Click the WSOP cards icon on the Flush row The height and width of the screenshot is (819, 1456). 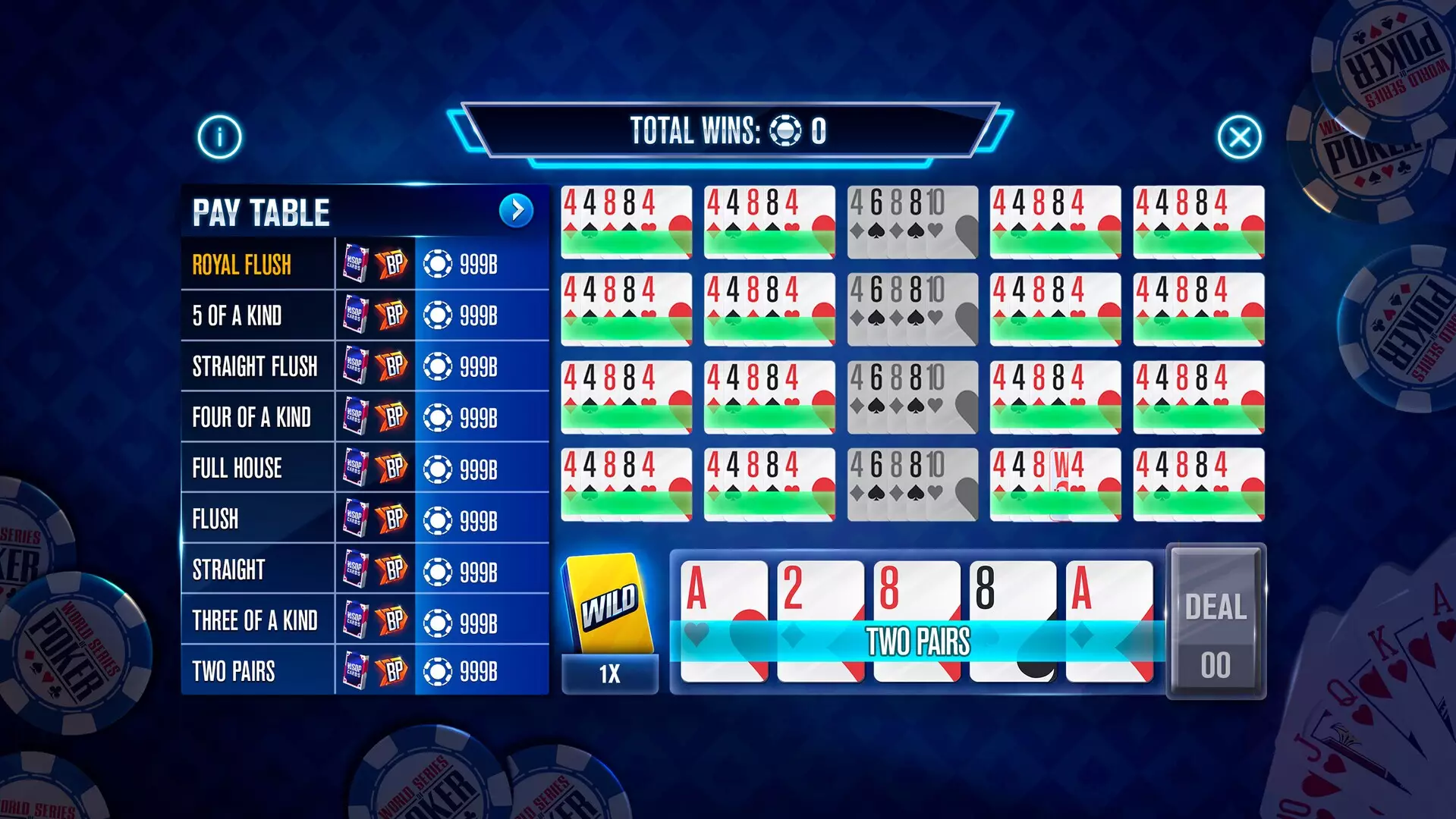tap(357, 519)
